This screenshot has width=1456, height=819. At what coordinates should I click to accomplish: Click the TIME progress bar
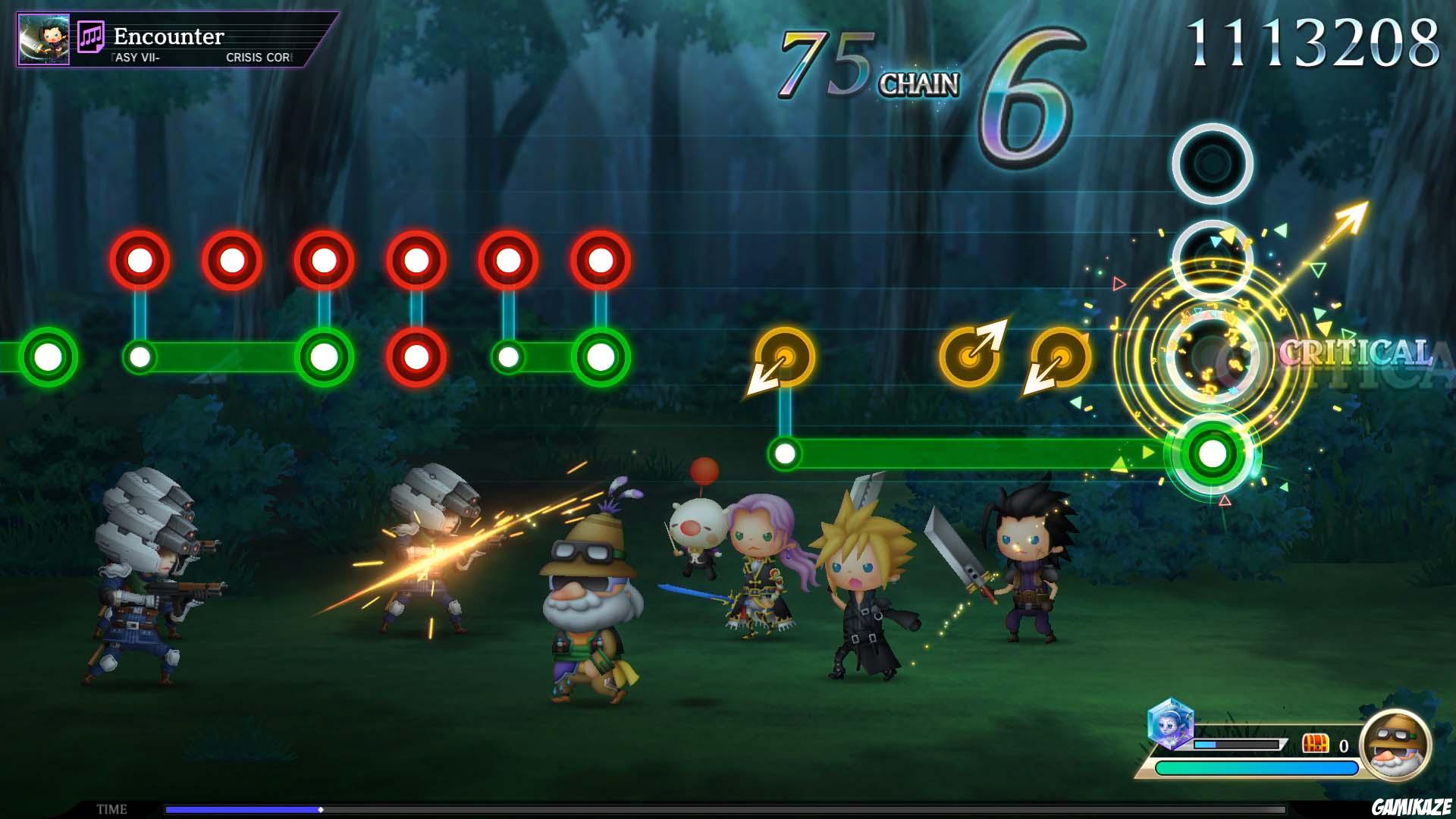[425, 807]
